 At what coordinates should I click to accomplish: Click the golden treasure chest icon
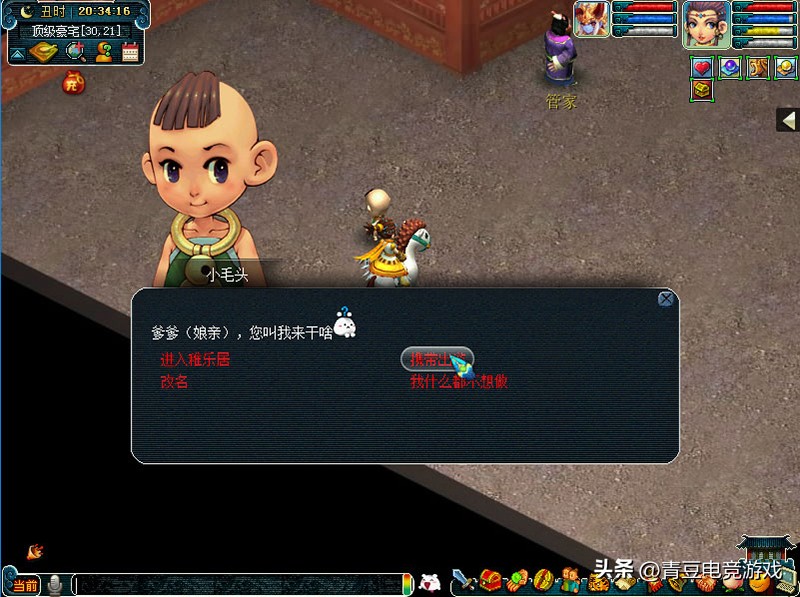tap(702, 90)
